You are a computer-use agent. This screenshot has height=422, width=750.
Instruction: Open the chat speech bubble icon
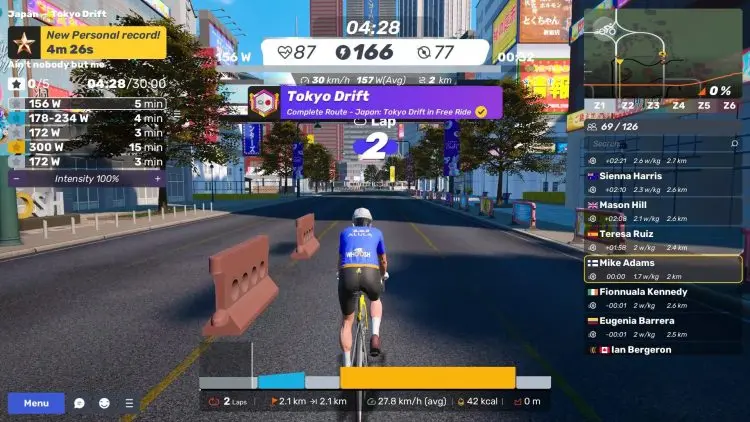tap(80, 403)
